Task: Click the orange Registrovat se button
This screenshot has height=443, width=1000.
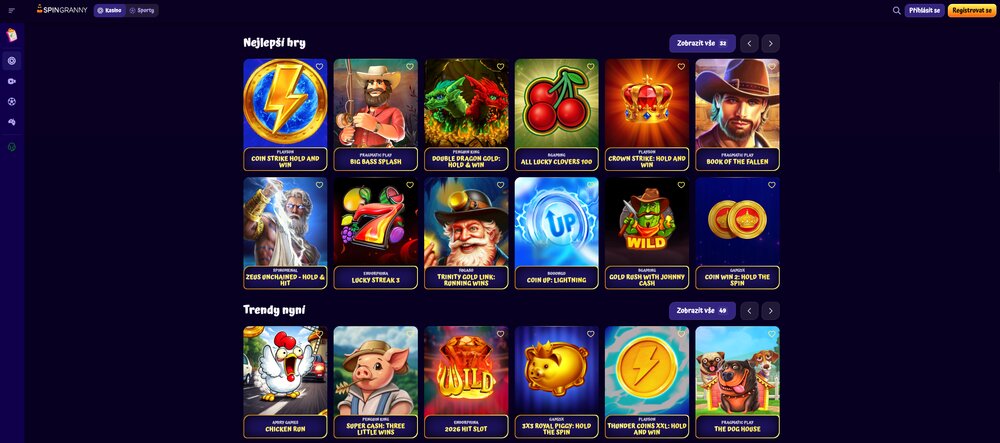Action: click(971, 10)
